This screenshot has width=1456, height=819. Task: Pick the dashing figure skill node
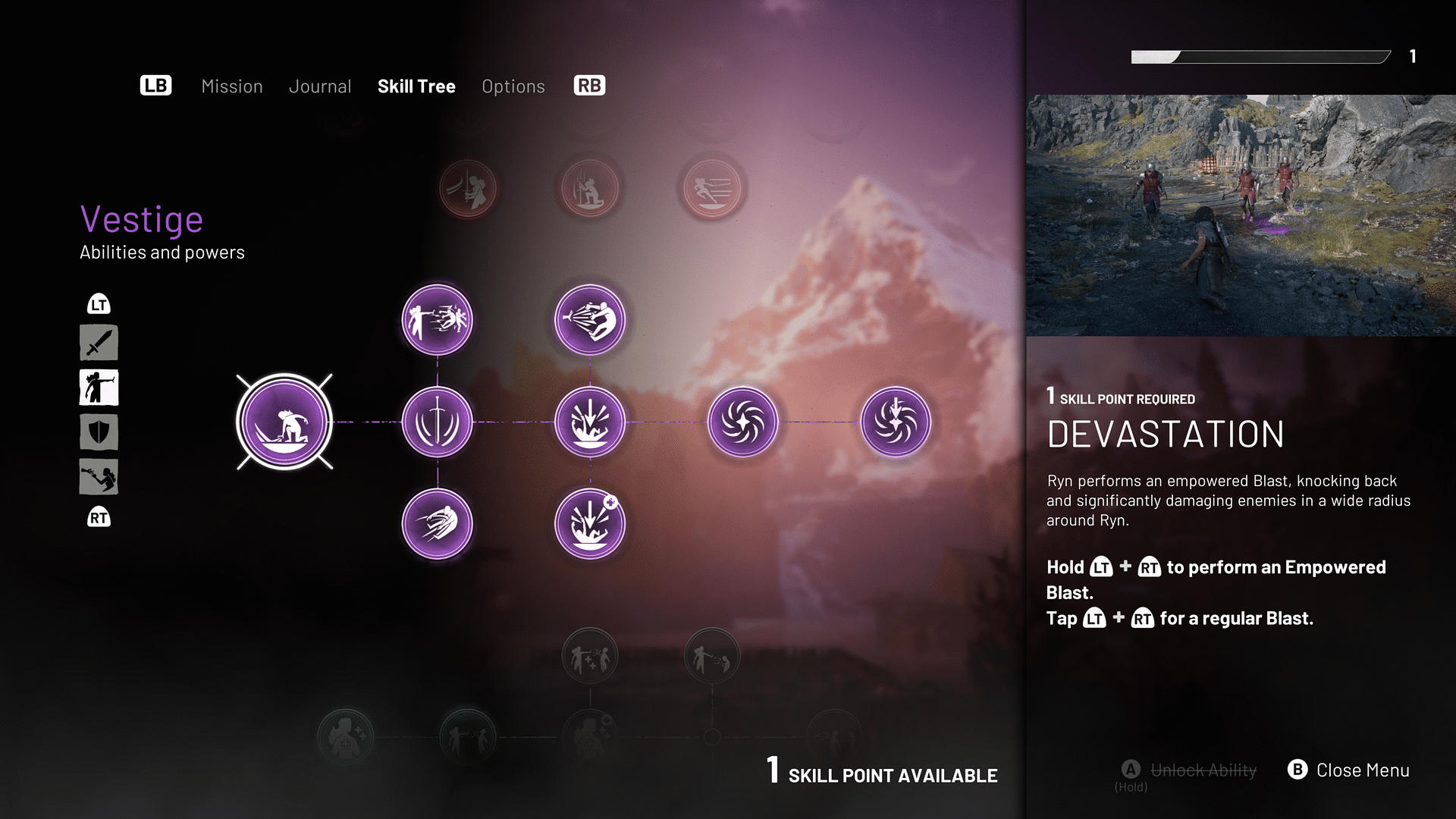pos(437,524)
